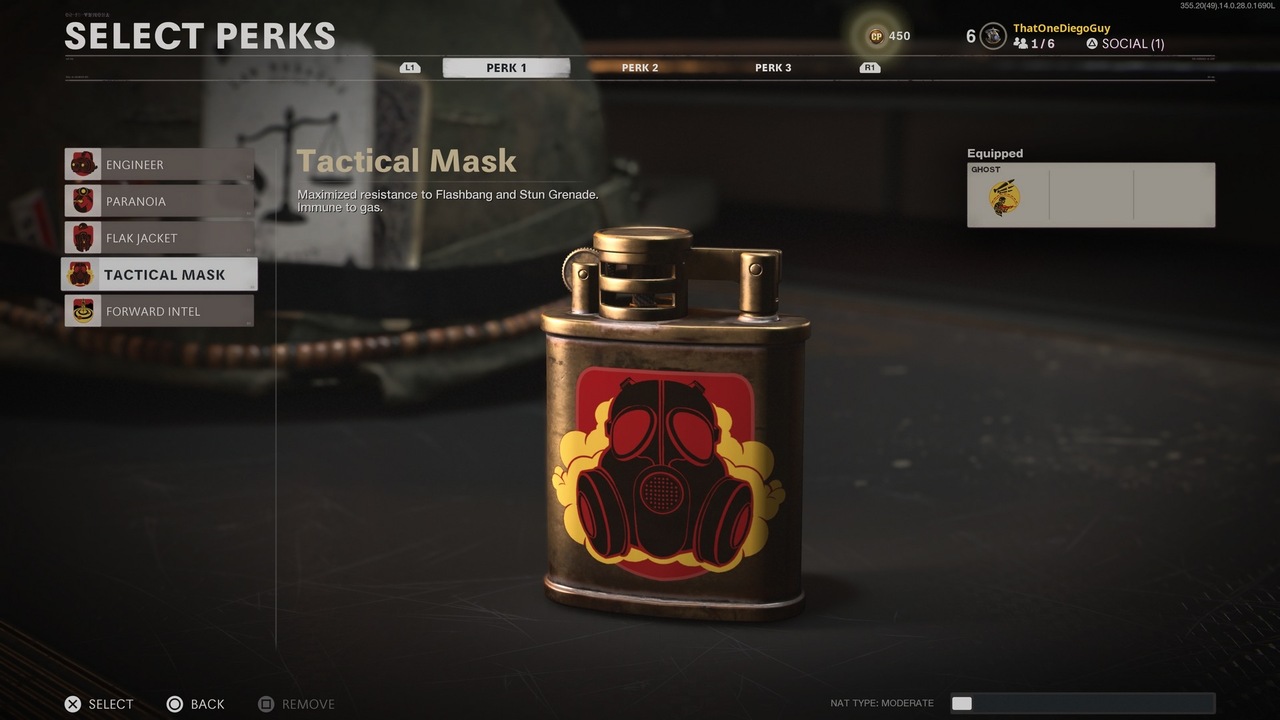
Task: Choose the Flak Jacket perk icon
Action: coord(85,238)
